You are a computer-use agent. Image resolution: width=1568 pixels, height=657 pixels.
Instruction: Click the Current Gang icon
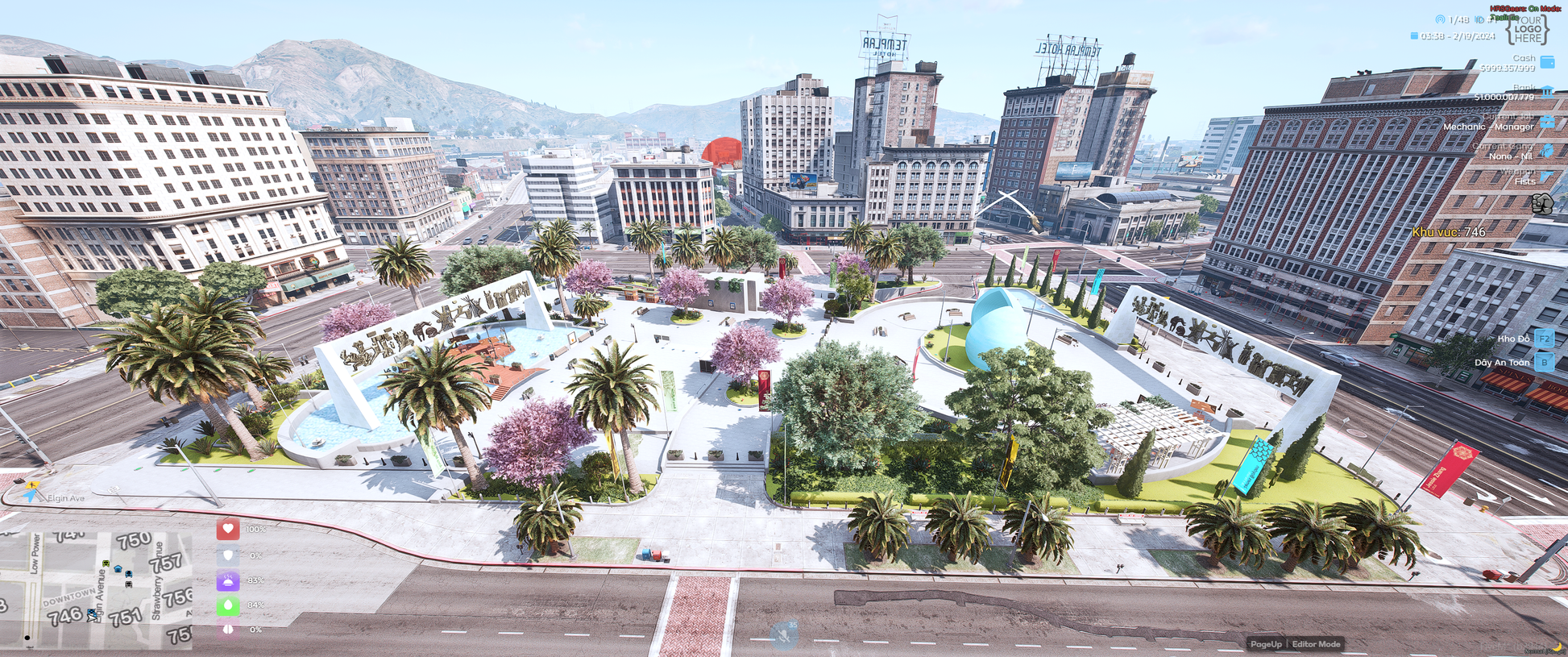[x=1547, y=151]
